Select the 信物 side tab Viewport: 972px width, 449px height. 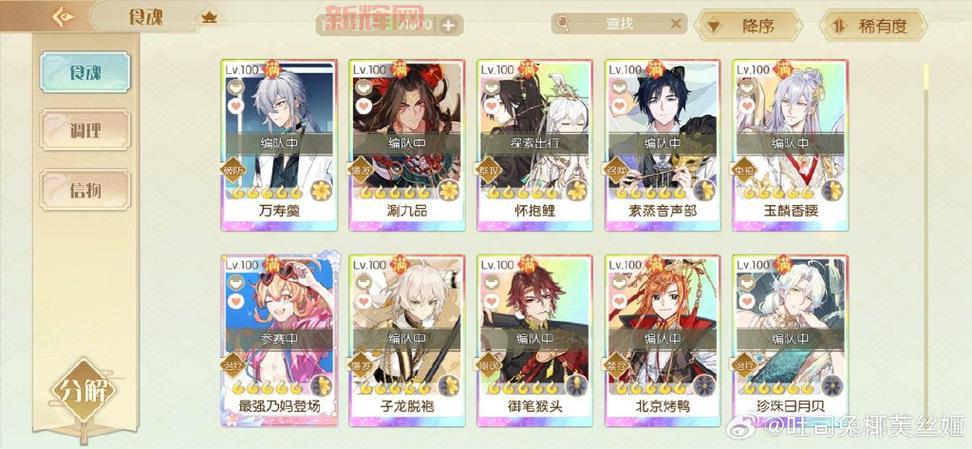pos(85,187)
